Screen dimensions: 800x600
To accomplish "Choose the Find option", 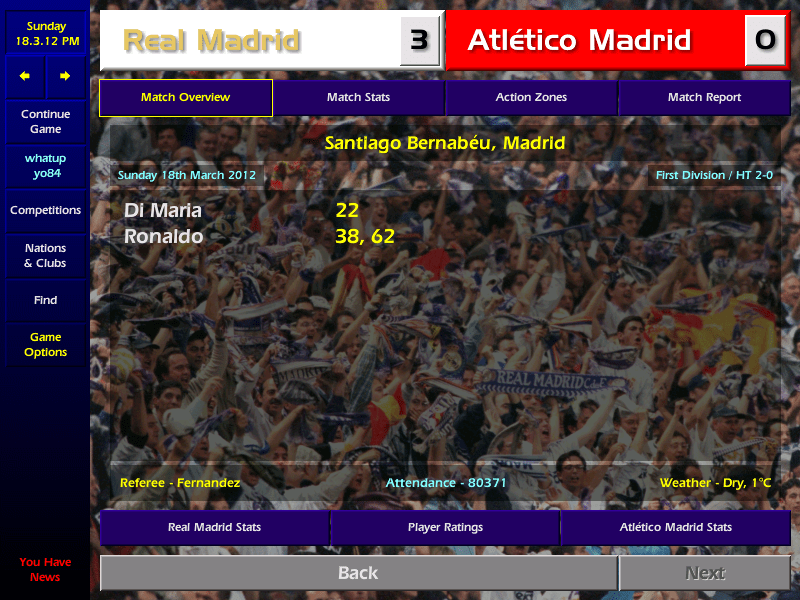I will pyautogui.click(x=45, y=300).
